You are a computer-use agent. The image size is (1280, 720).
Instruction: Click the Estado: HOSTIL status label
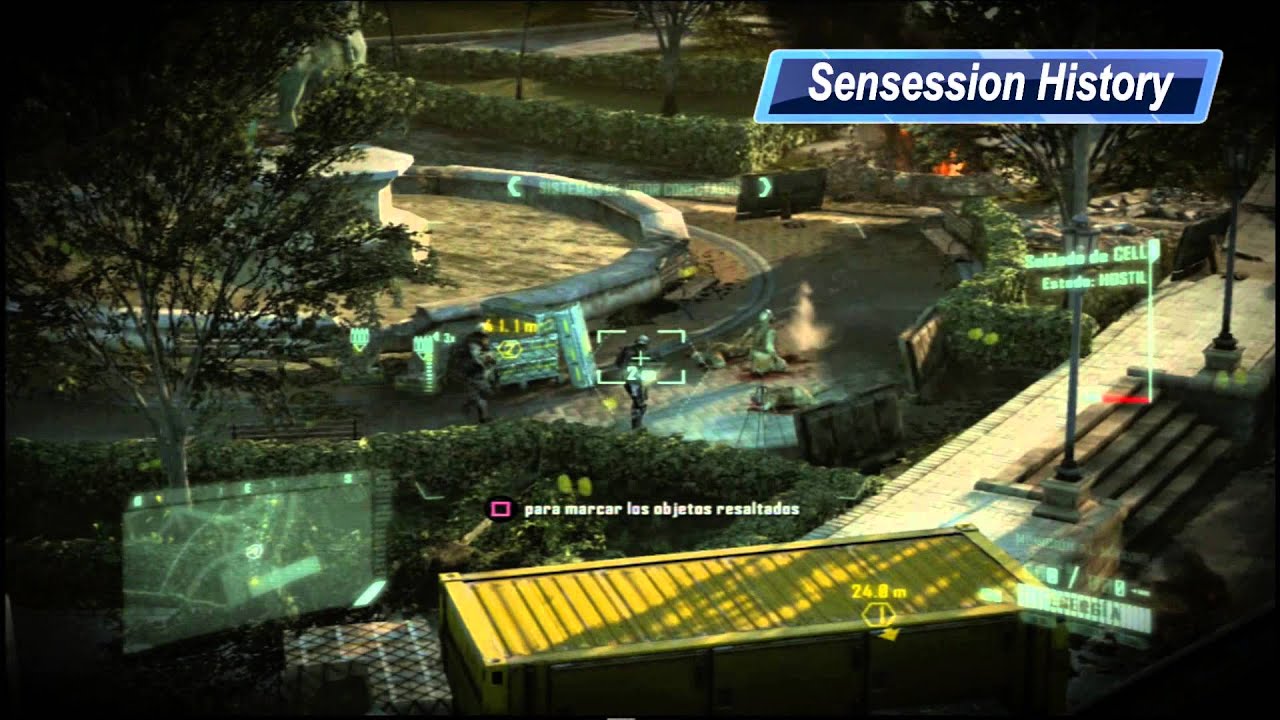[x=1090, y=280]
